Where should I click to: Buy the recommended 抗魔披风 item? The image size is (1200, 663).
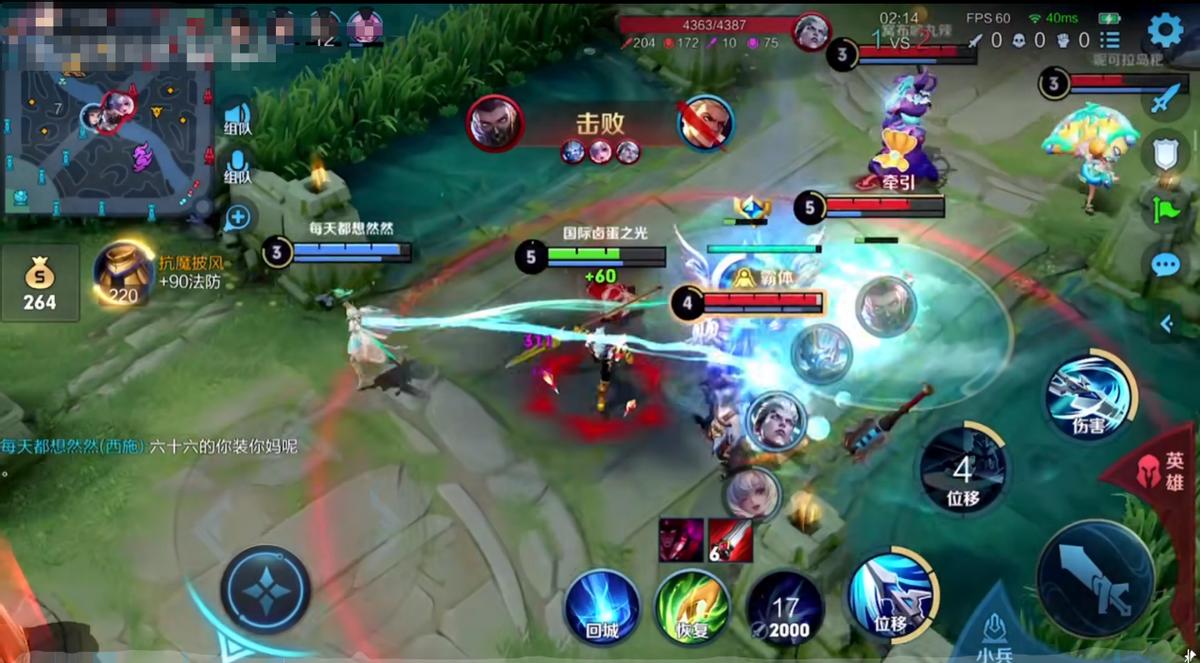pos(124,273)
